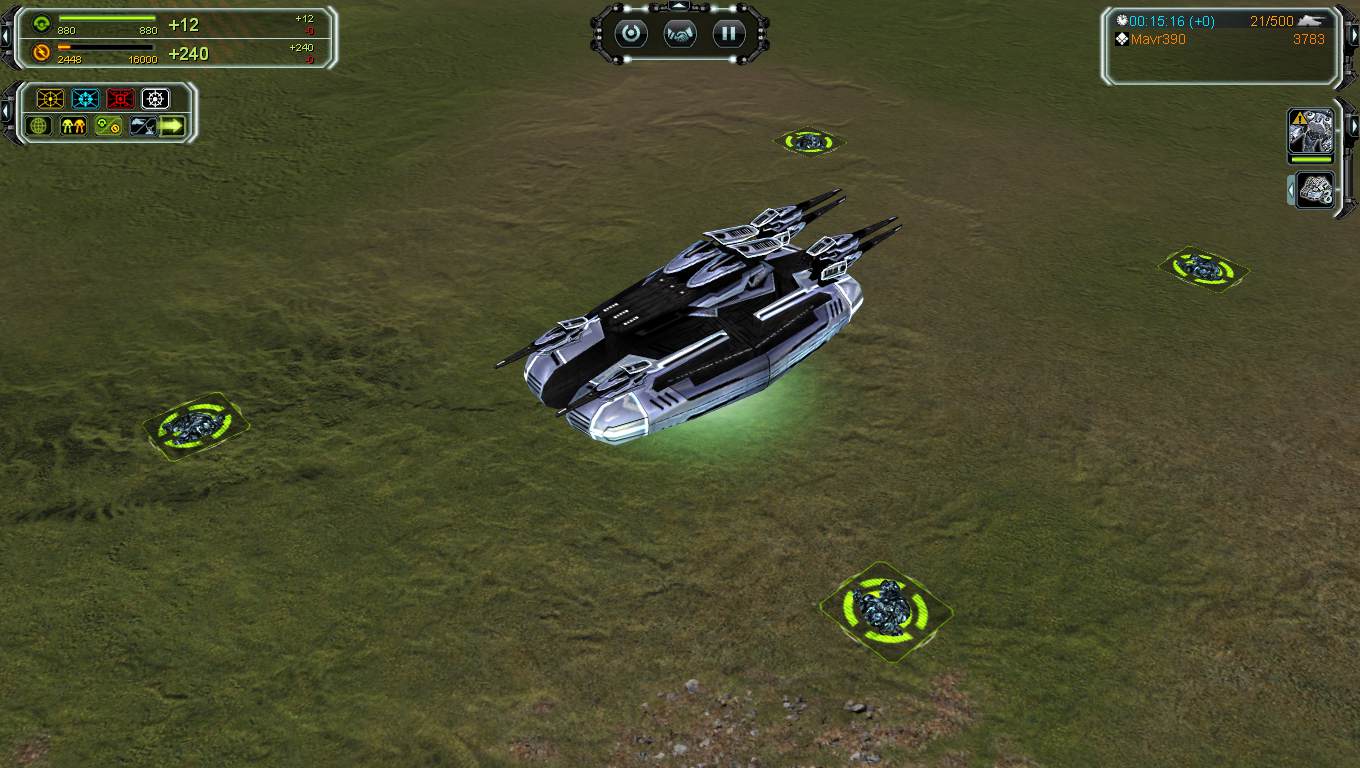Pause the game

point(729,34)
